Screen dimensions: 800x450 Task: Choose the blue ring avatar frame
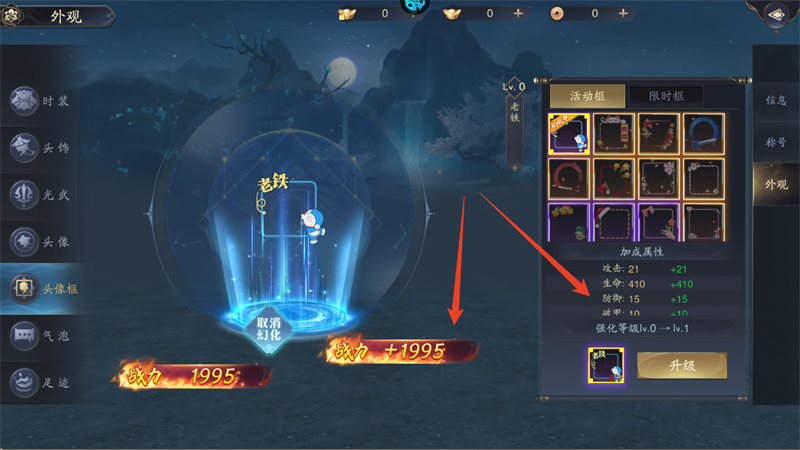click(x=703, y=133)
